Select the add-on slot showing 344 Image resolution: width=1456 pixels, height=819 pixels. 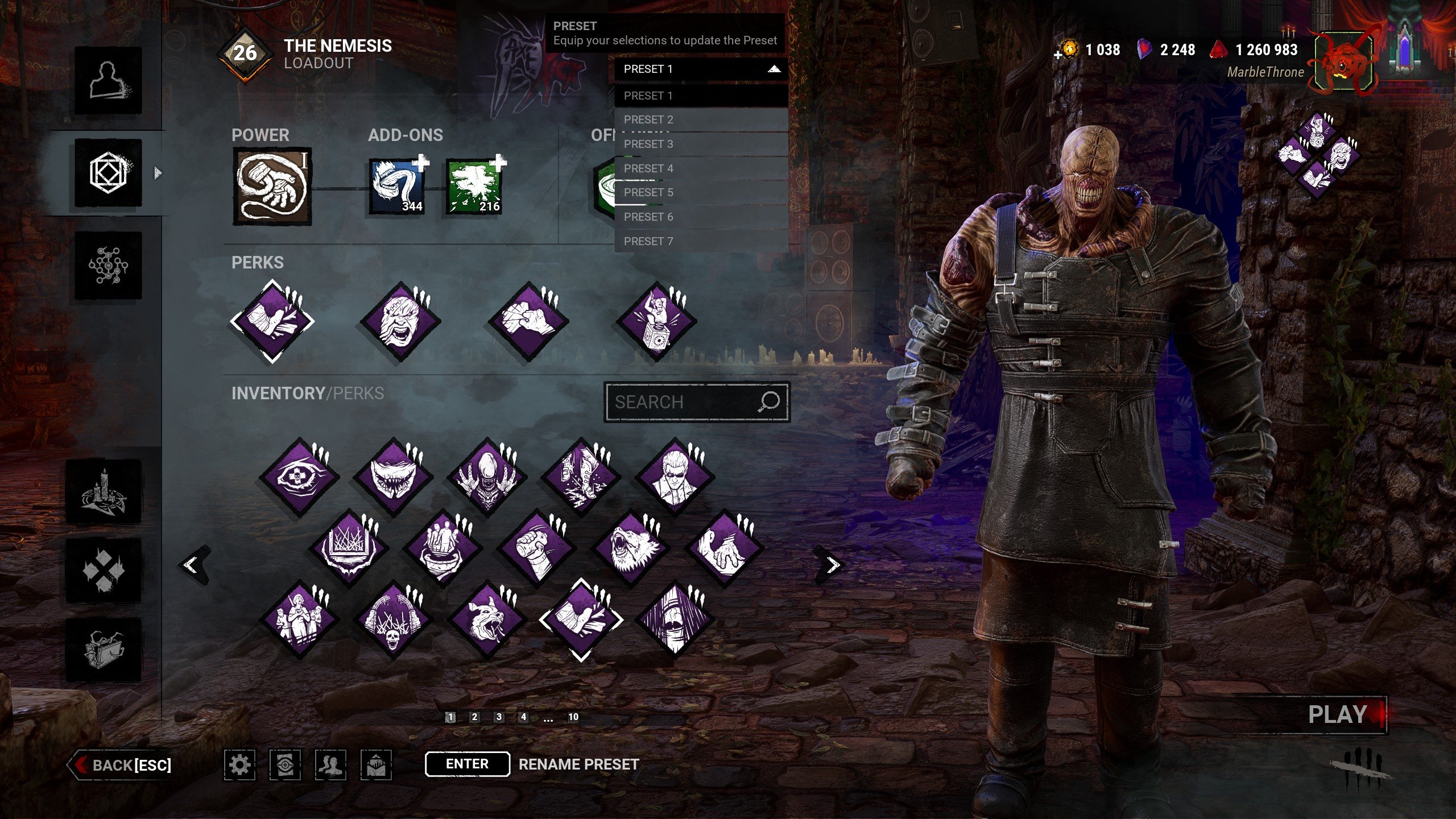(x=397, y=187)
